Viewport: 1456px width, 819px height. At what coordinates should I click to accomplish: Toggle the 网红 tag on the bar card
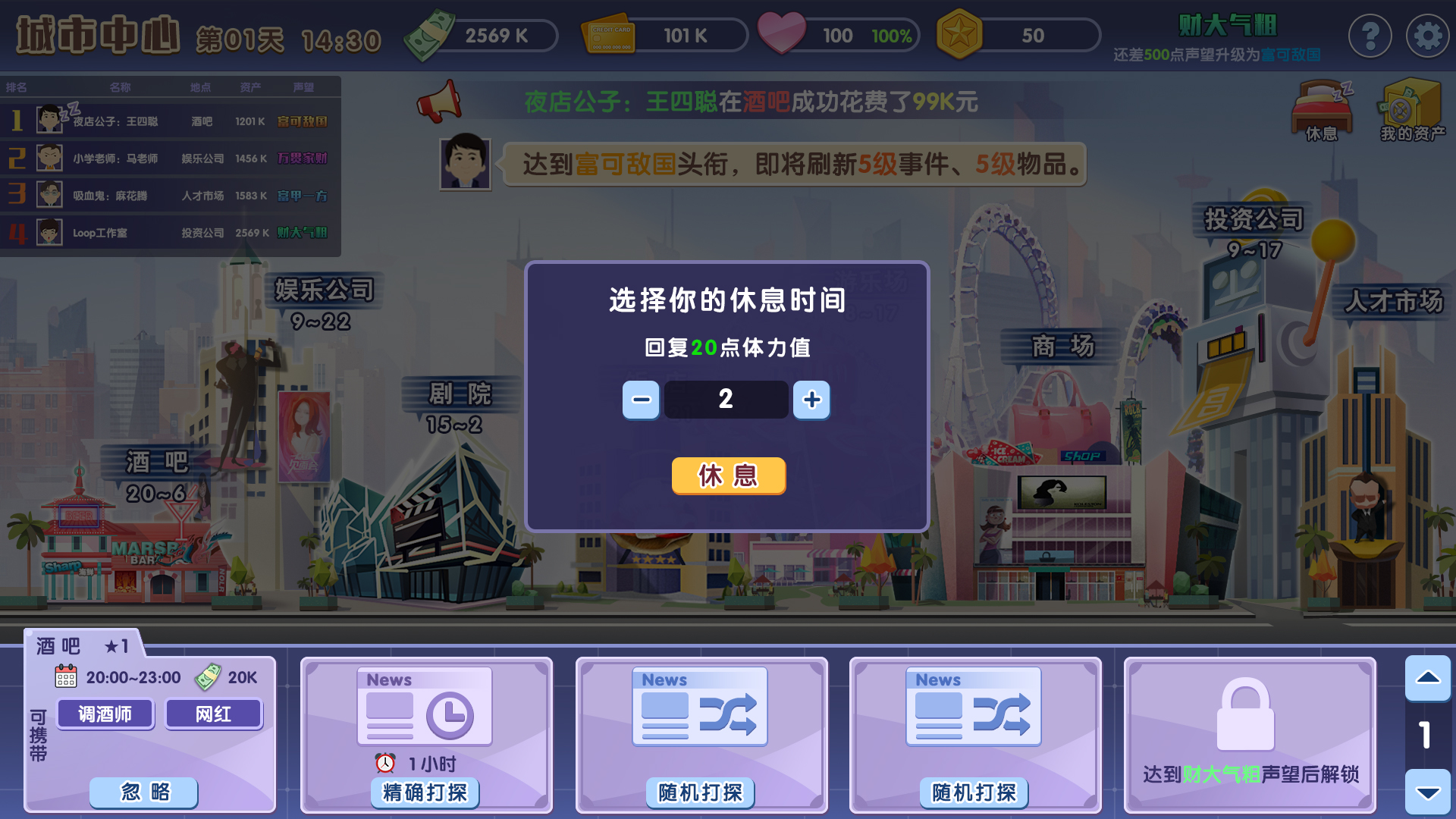[214, 714]
